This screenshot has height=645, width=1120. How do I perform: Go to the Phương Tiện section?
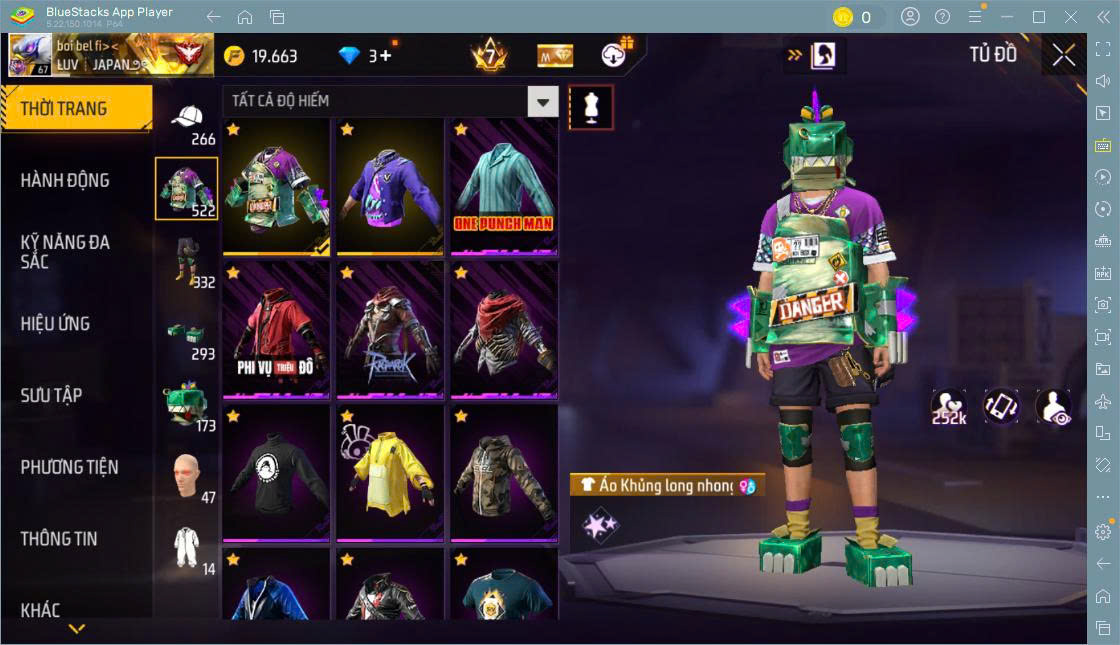point(69,467)
